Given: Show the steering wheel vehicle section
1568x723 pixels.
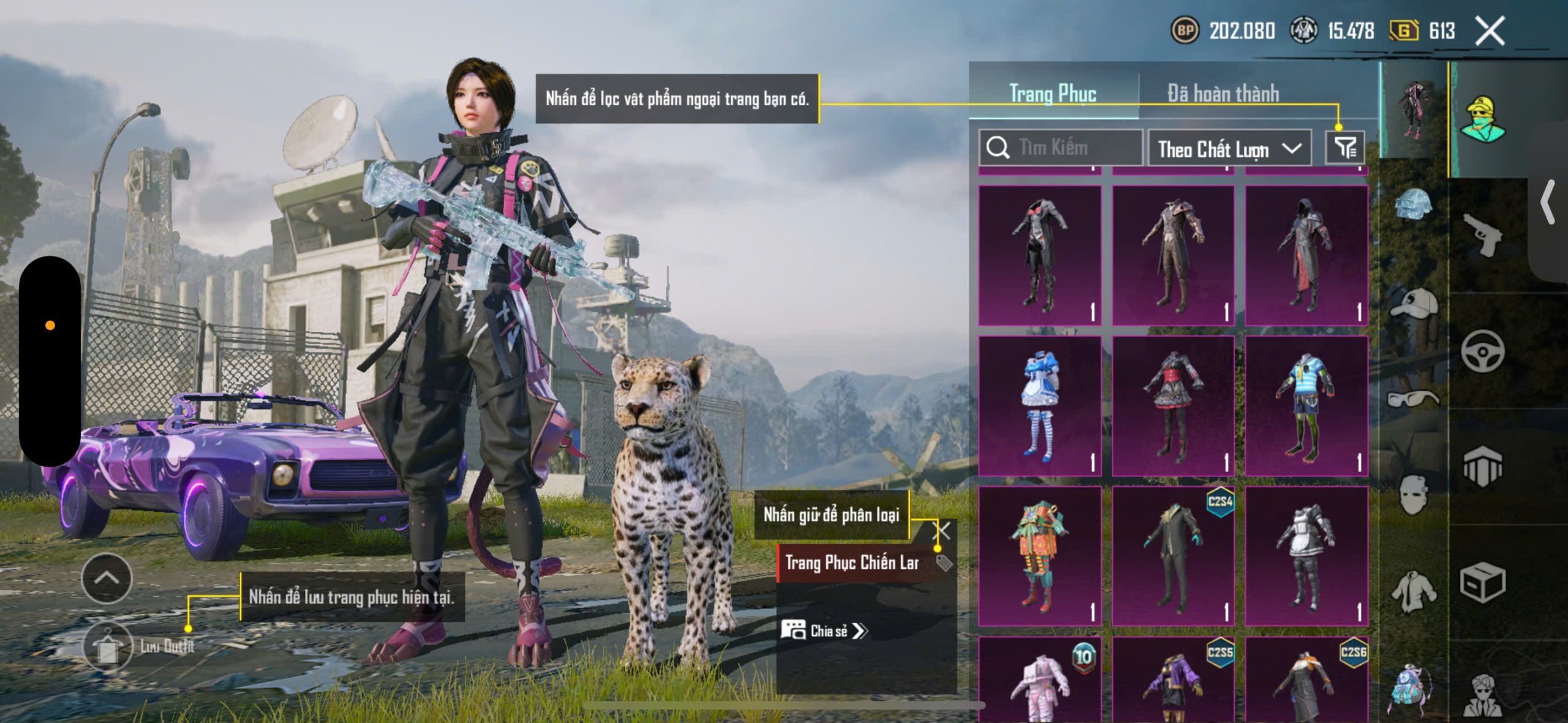Looking at the screenshot, I should [x=1482, y=351].
